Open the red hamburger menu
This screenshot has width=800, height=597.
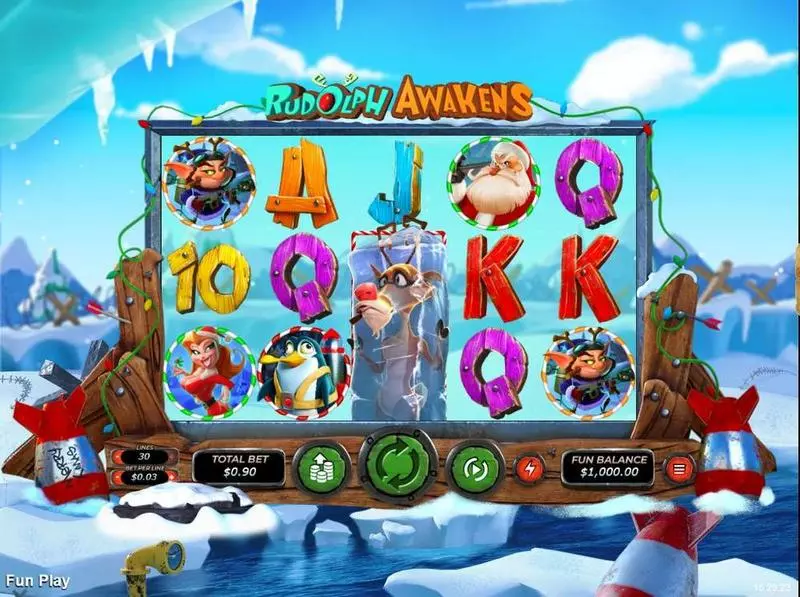(x=681, y=467)
